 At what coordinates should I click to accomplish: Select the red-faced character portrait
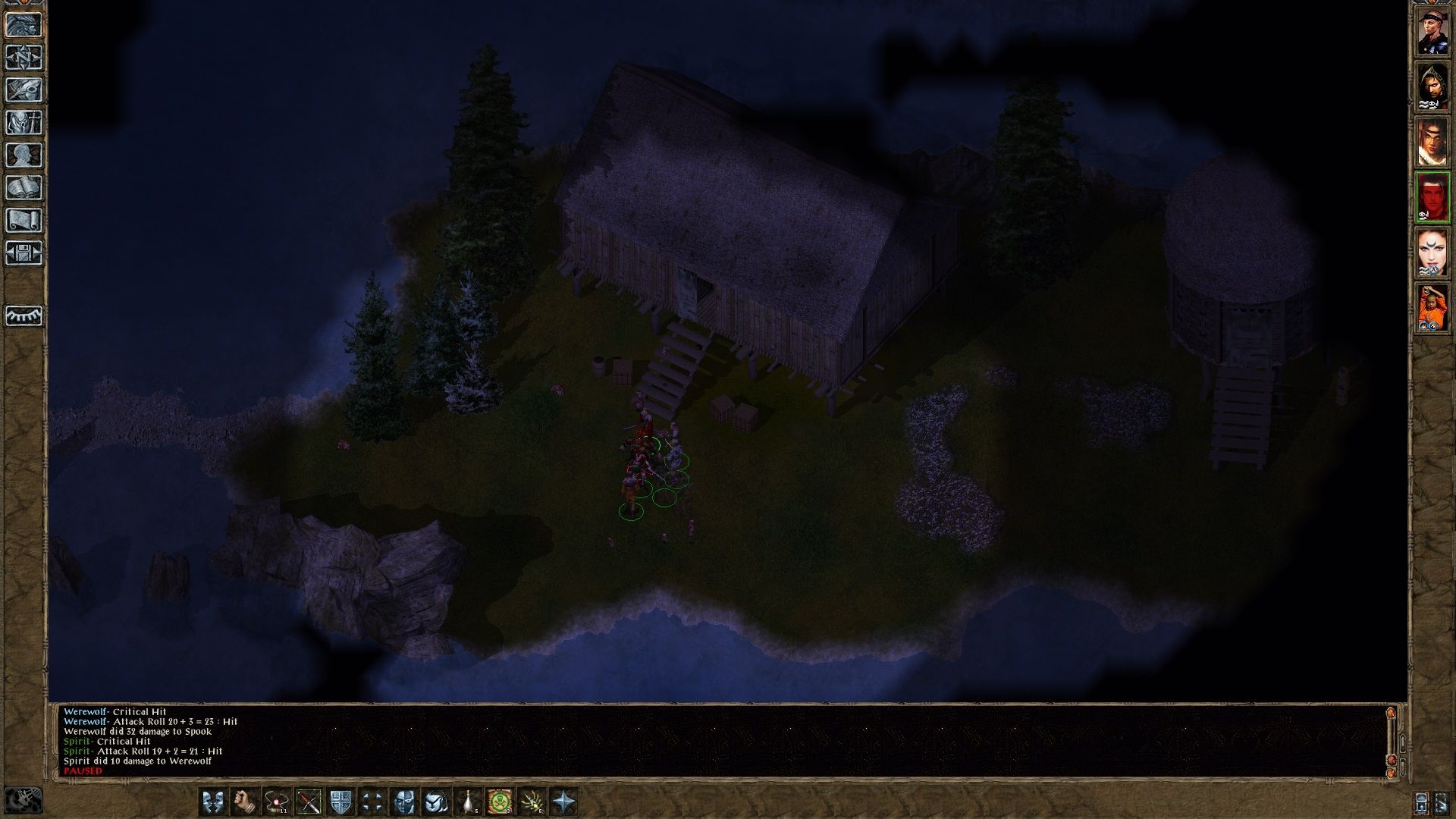1432,198
